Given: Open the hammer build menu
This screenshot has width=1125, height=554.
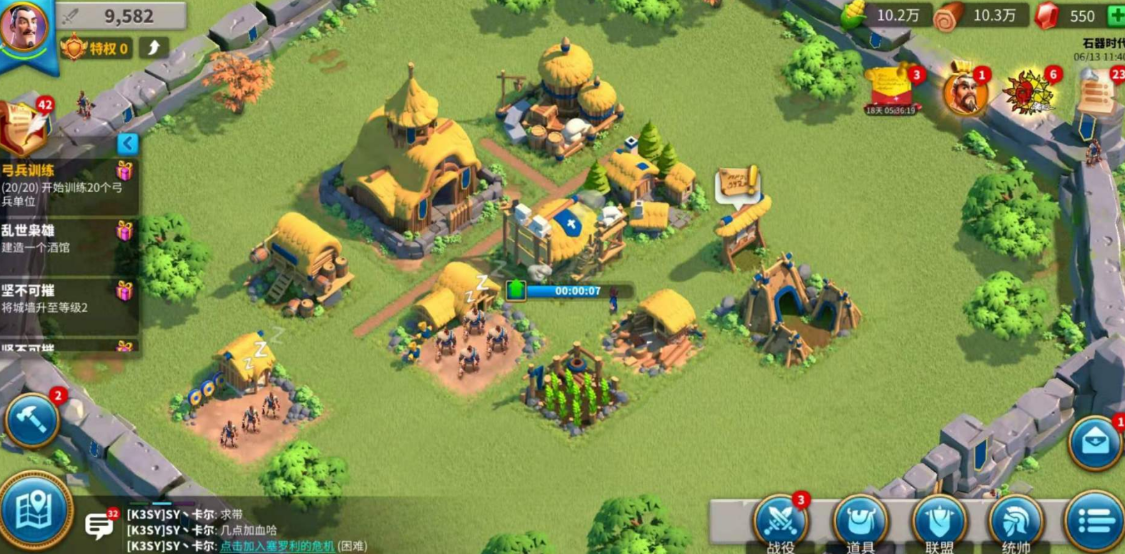Looking at the screenshot, I should point(32,420).
